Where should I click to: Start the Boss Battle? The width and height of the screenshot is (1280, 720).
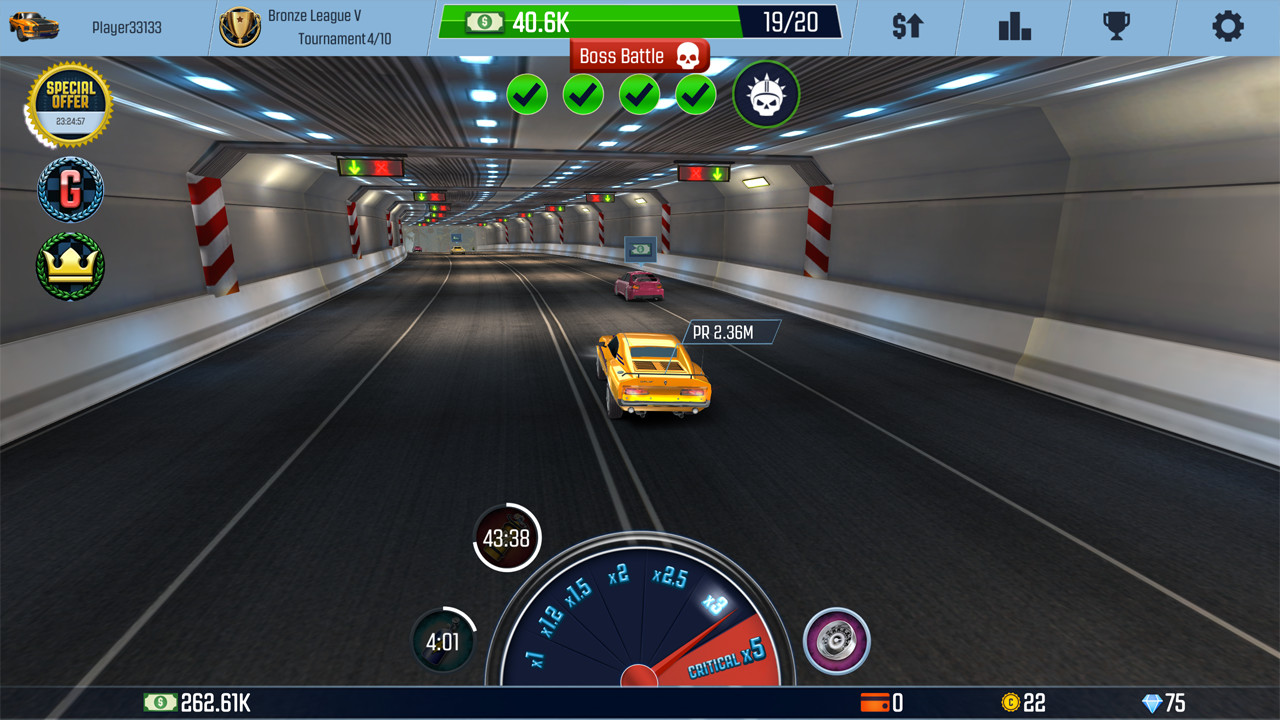click(639, 56)
